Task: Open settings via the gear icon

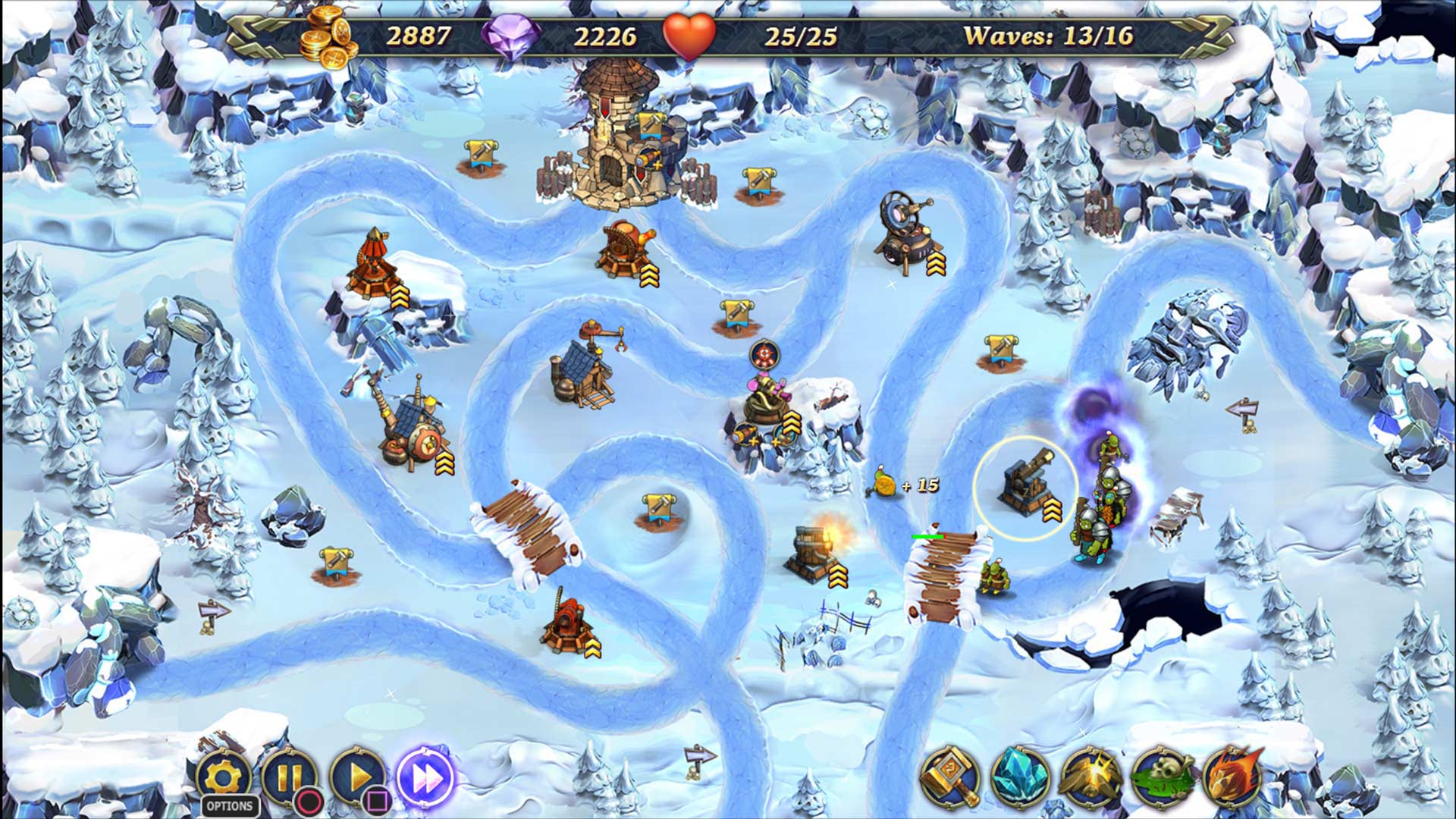Action: (224, 773)
